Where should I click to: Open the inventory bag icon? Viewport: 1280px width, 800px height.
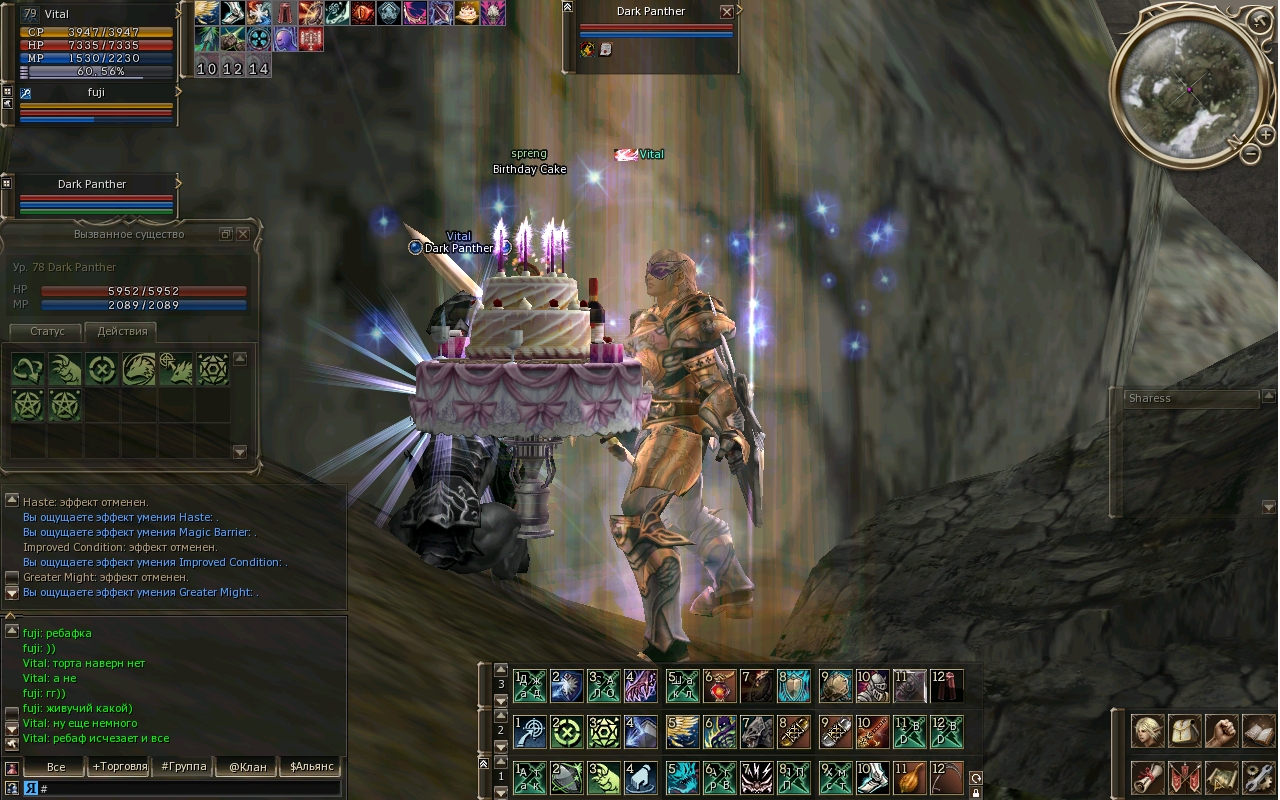click(1184, 731)
